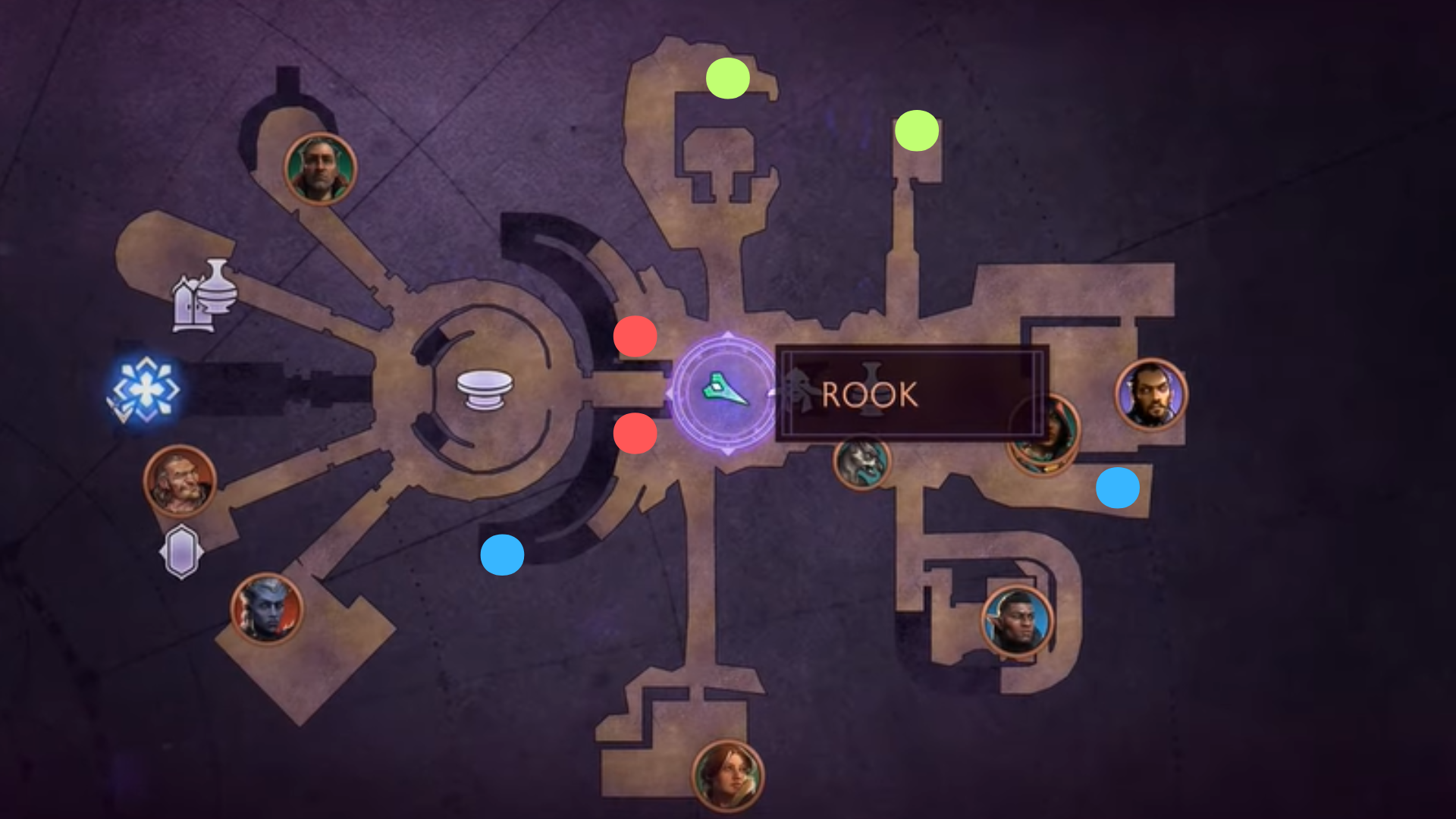Select Rook's glowing purple player marker
This screenshot has width=1456, height=819.
tap(726, 393)
